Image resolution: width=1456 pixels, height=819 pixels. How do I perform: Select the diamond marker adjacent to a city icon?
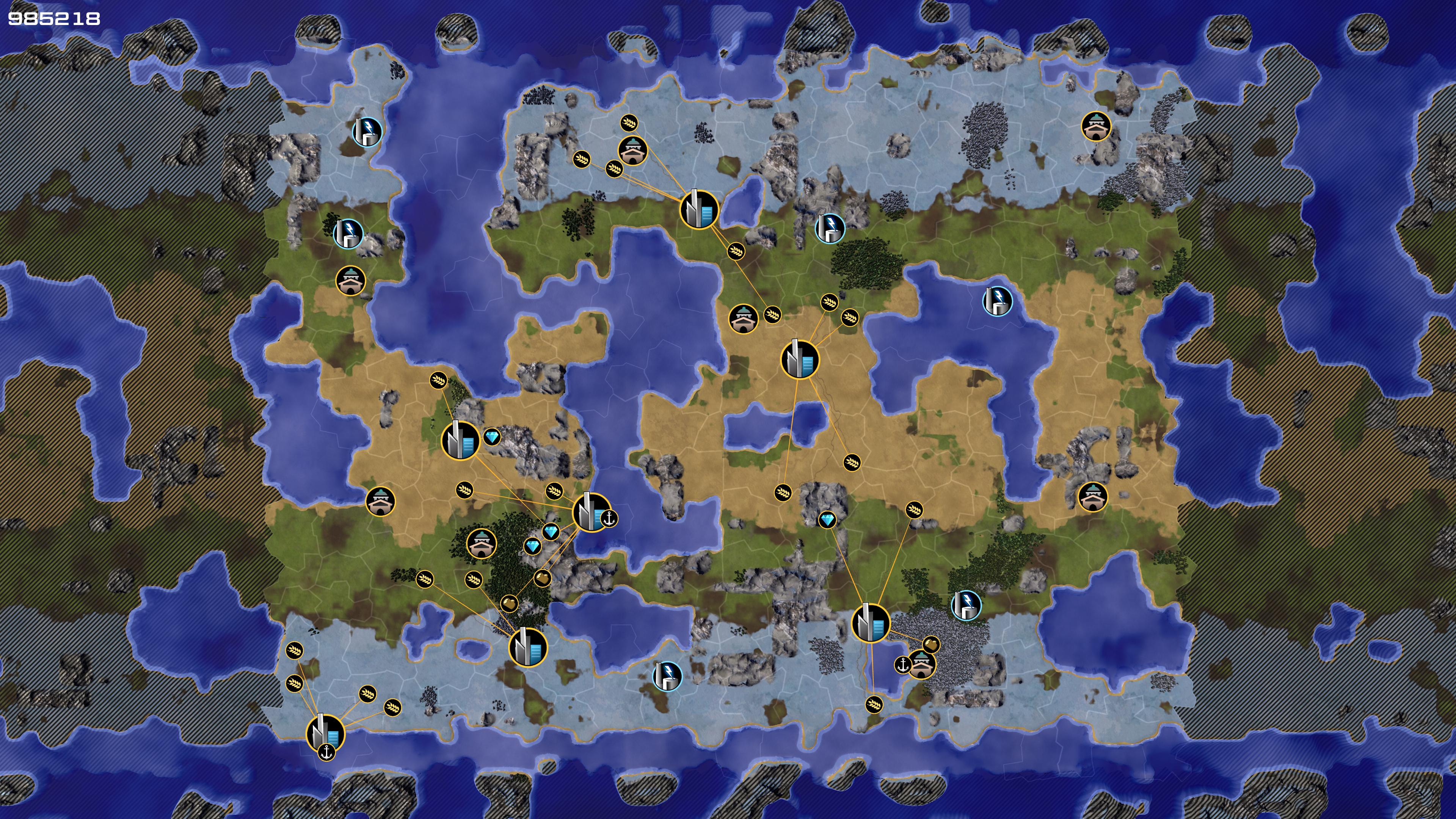(x=492, y=437)
